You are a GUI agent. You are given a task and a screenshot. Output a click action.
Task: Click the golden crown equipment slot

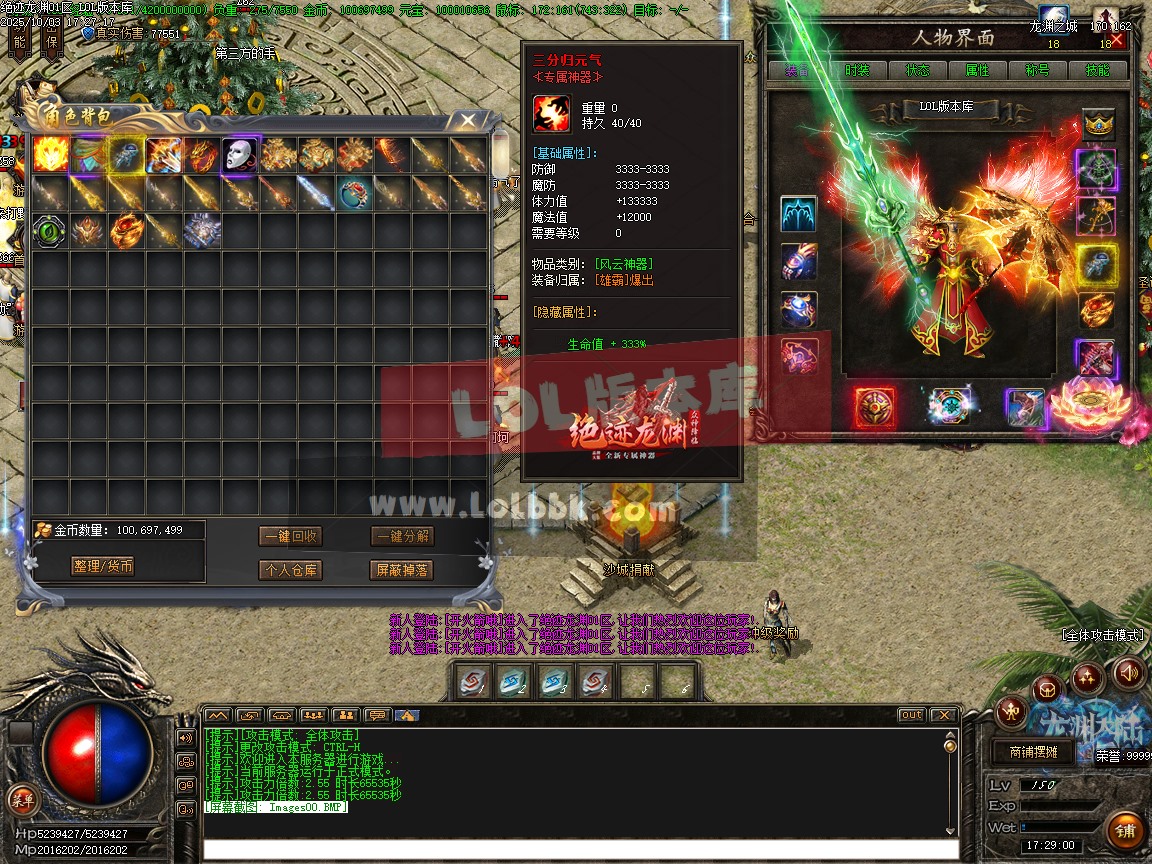pos(1099,125)
